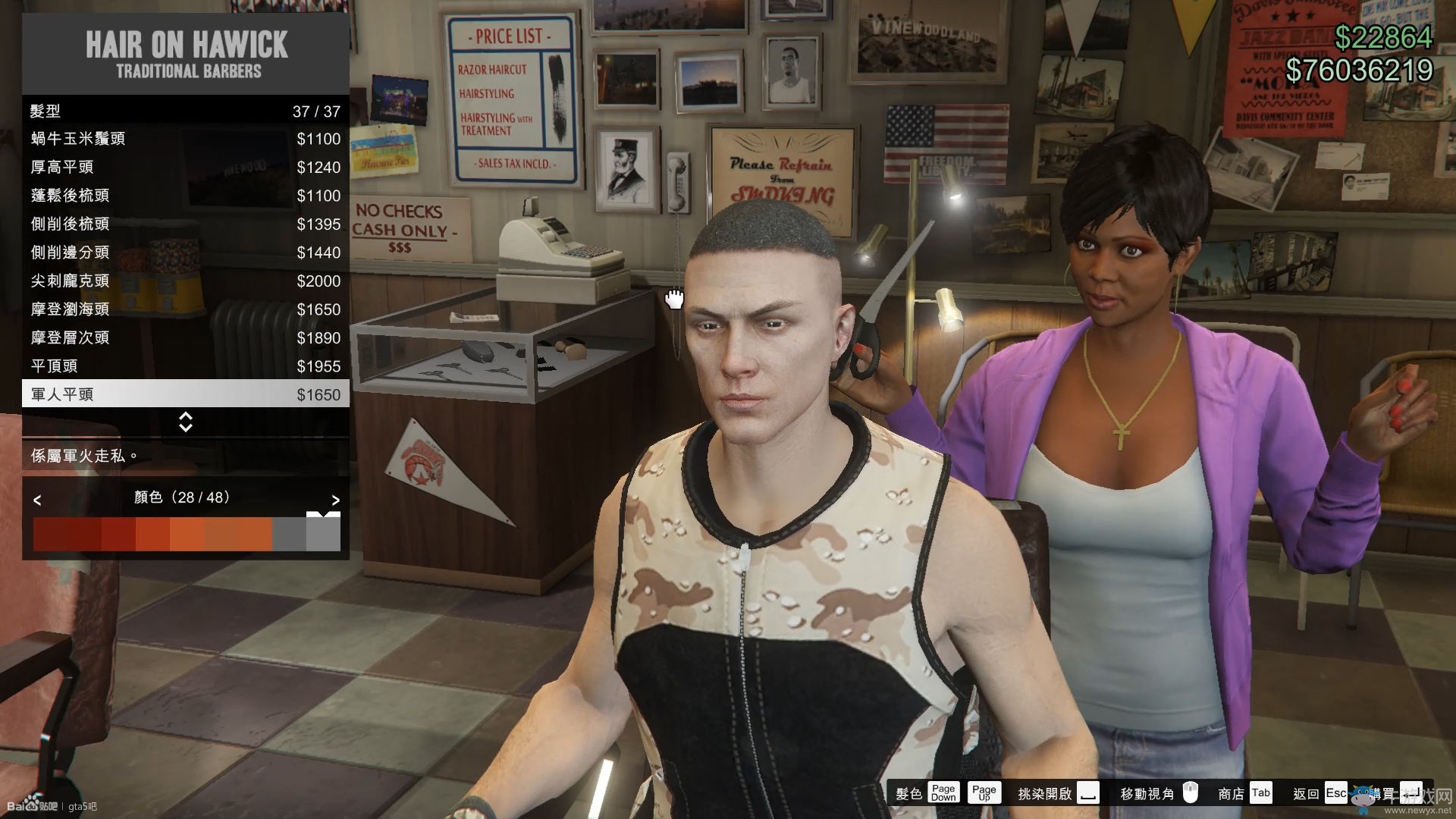Pick the darkest red hair swatch

(x=50, y=534)
